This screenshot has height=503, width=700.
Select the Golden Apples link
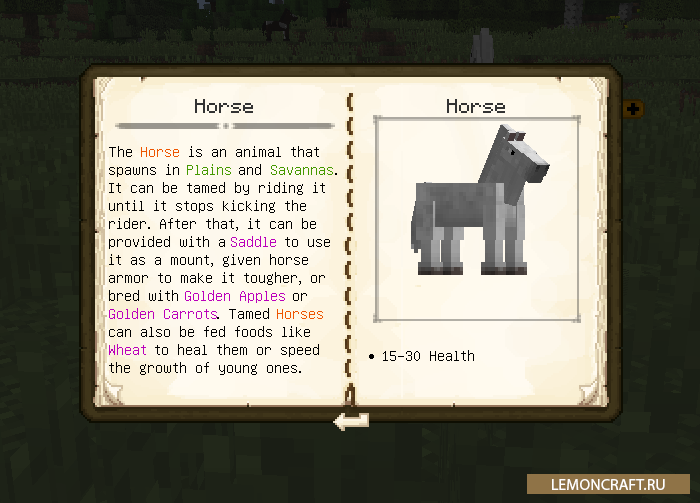[235, 296]
